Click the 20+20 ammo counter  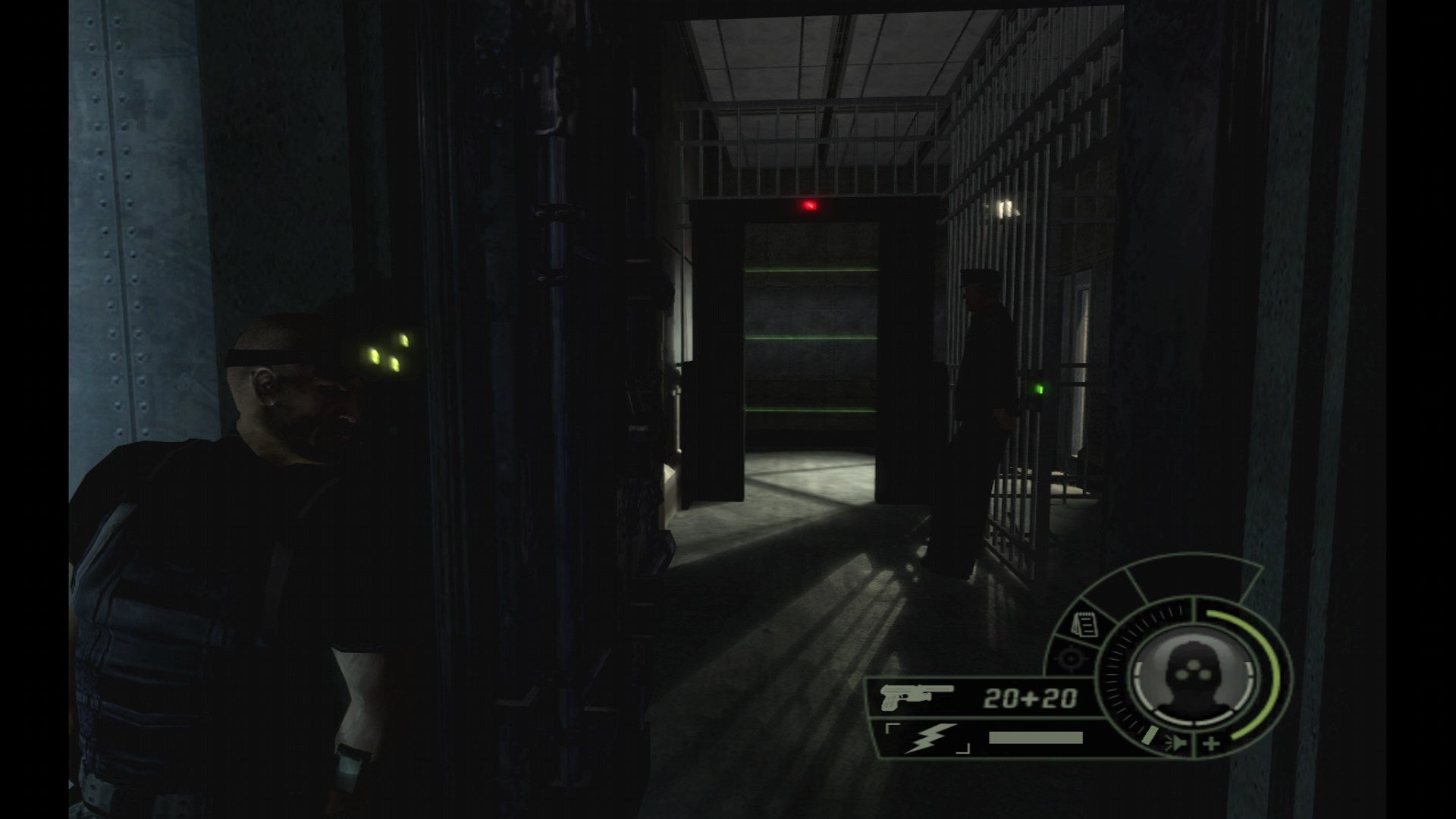[x=1031, y=697]
